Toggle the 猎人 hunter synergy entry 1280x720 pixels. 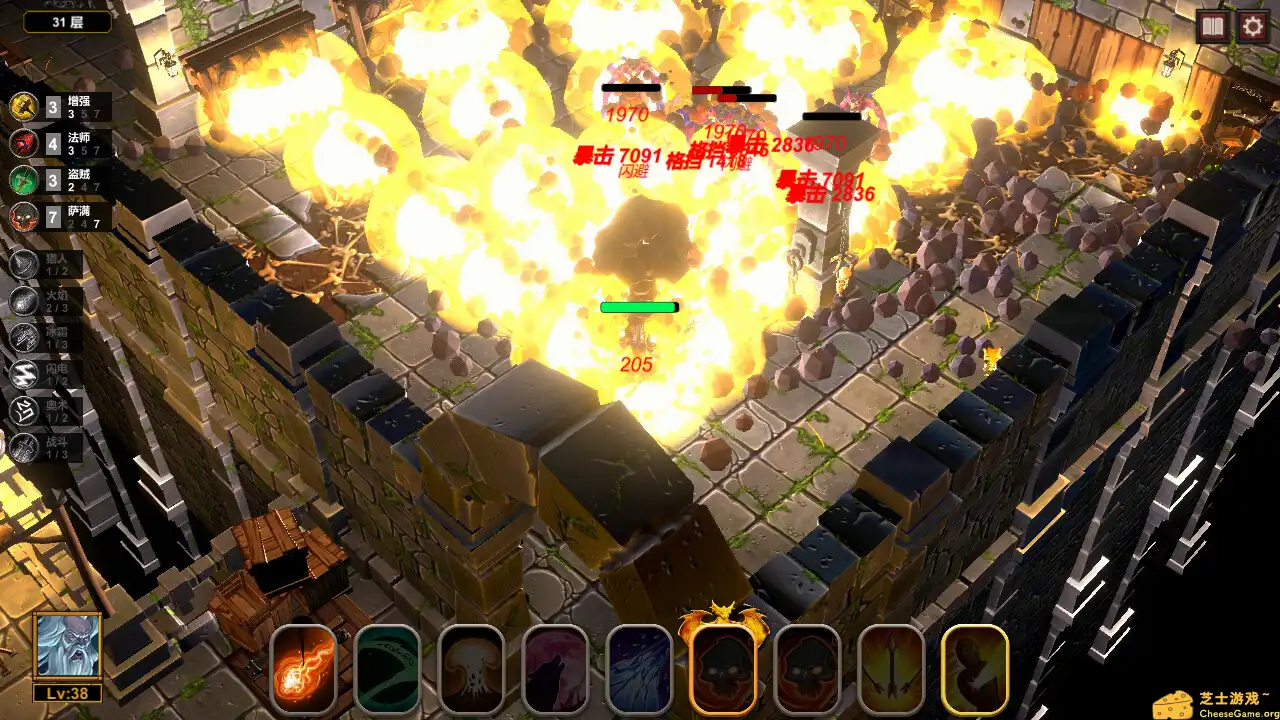point(22,263)
